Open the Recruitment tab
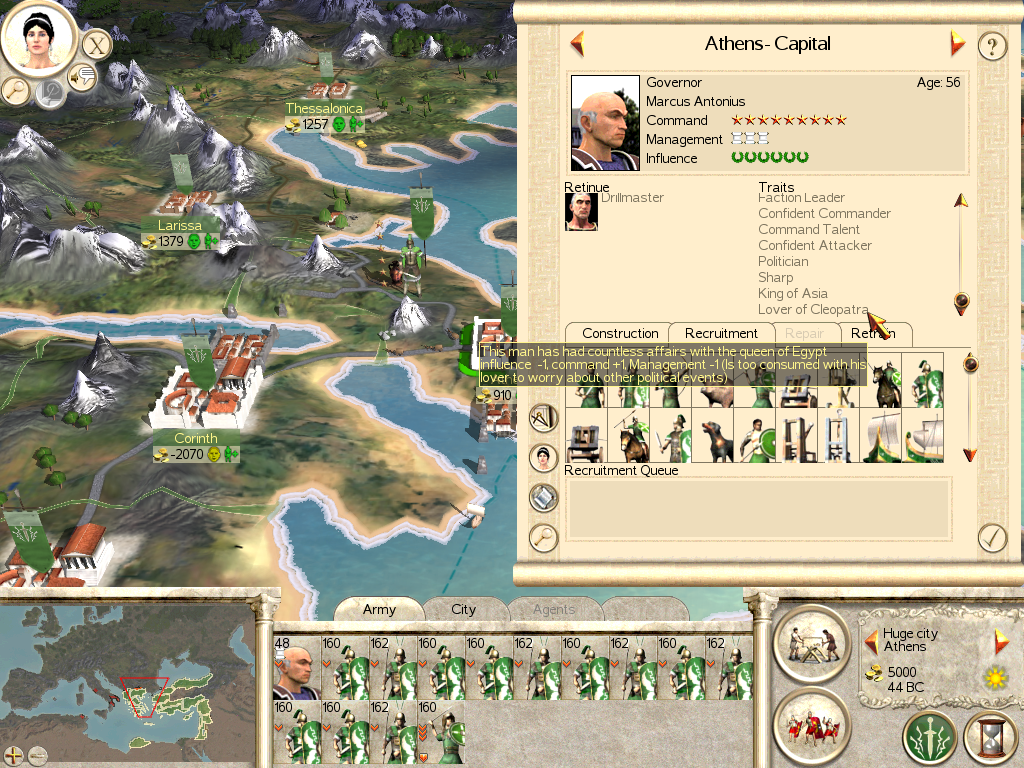1024x768 pixels. click(721, 333)
